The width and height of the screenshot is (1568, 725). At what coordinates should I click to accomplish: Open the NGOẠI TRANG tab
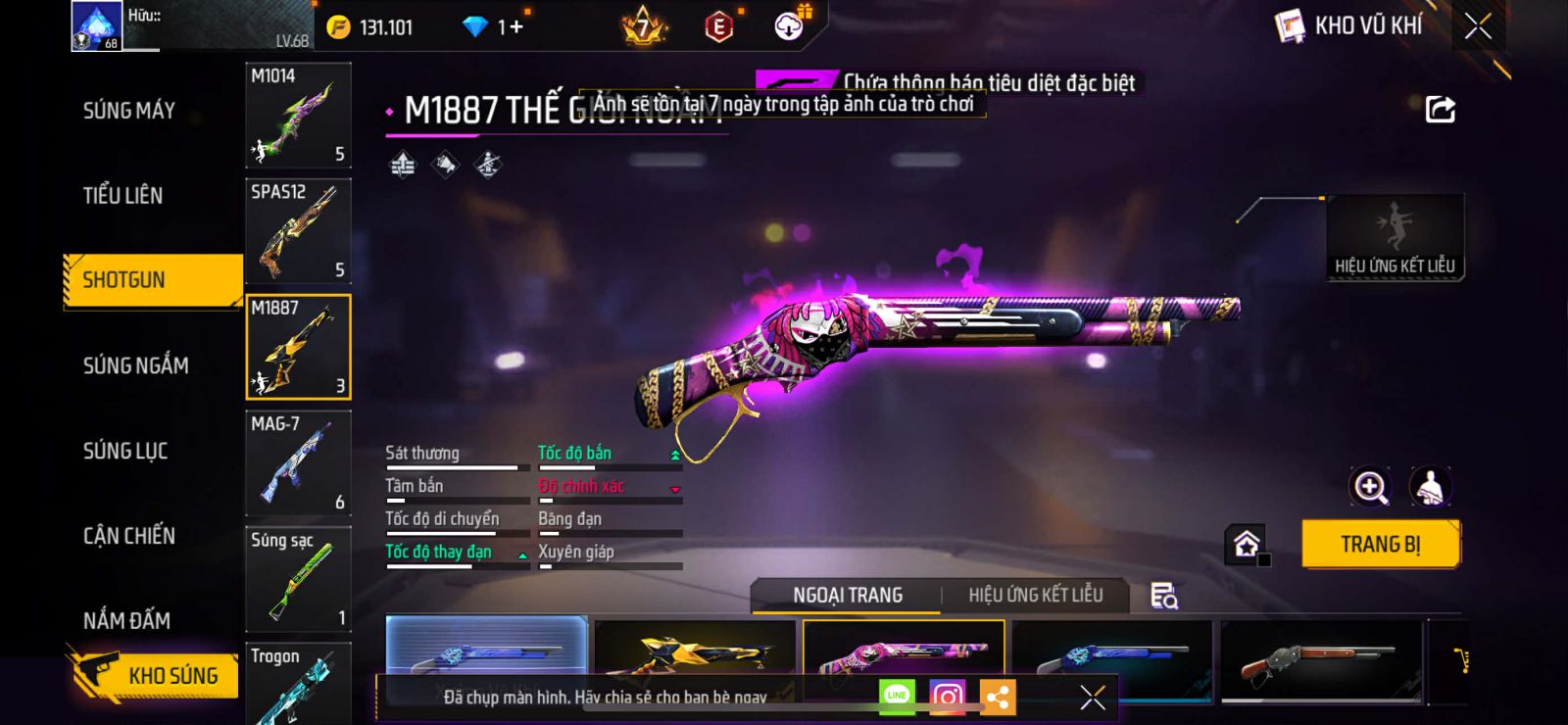[x=848, y=596]
